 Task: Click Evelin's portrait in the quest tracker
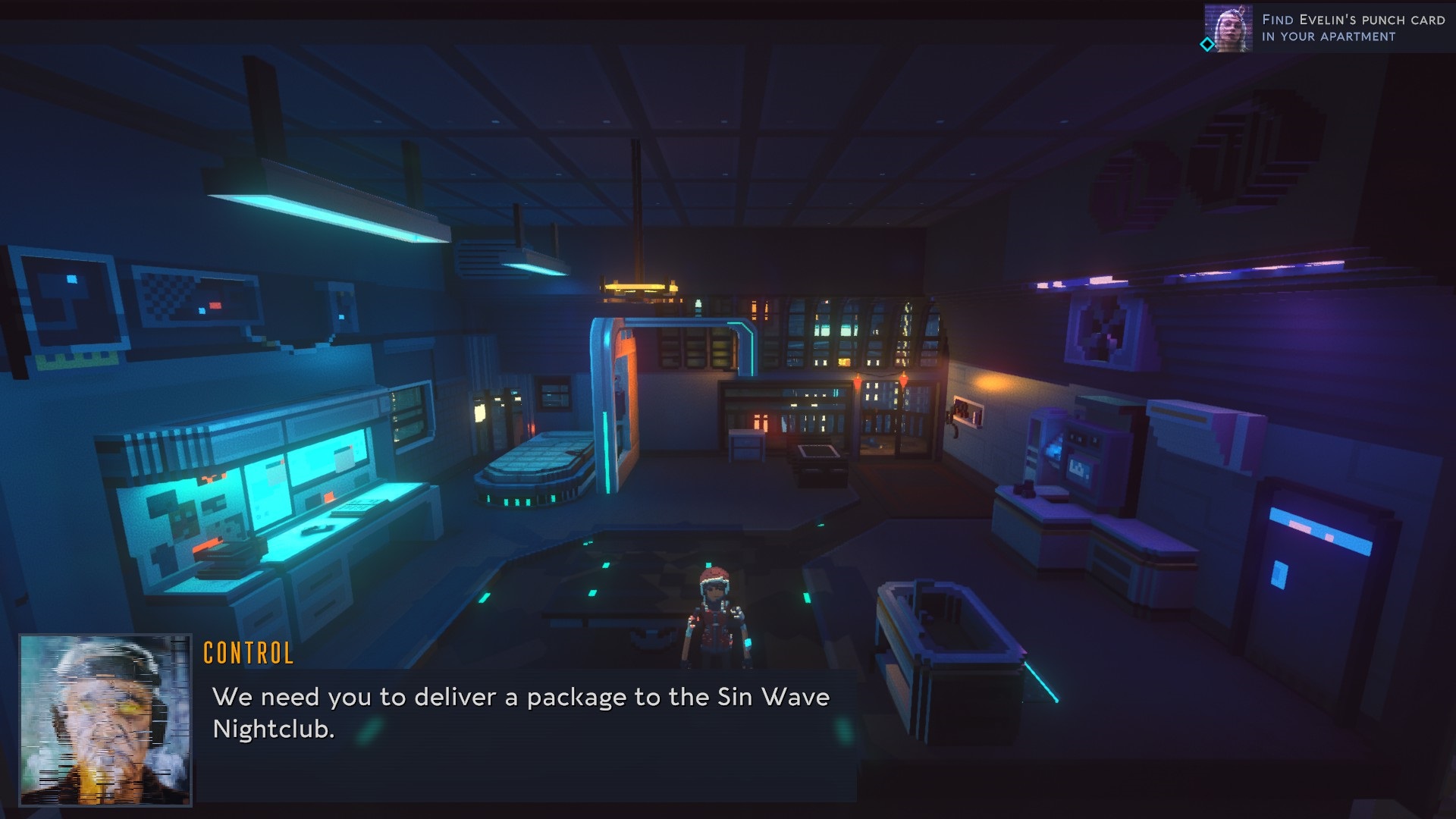pyautogui.click(x=1228, y=28)
